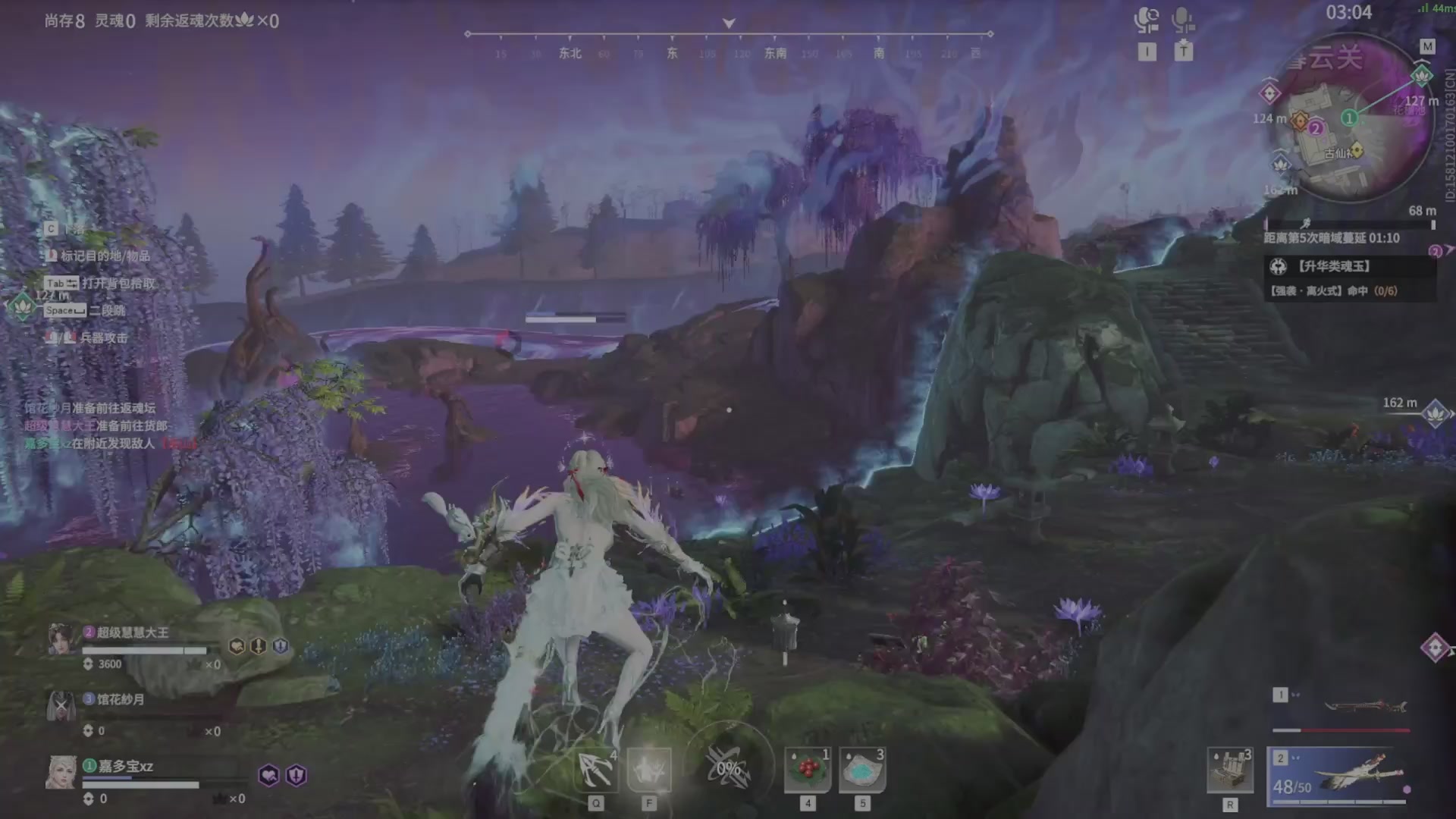Select the repair kit slot
The width and height of the screenshot is (1456, 819).
1230,770
